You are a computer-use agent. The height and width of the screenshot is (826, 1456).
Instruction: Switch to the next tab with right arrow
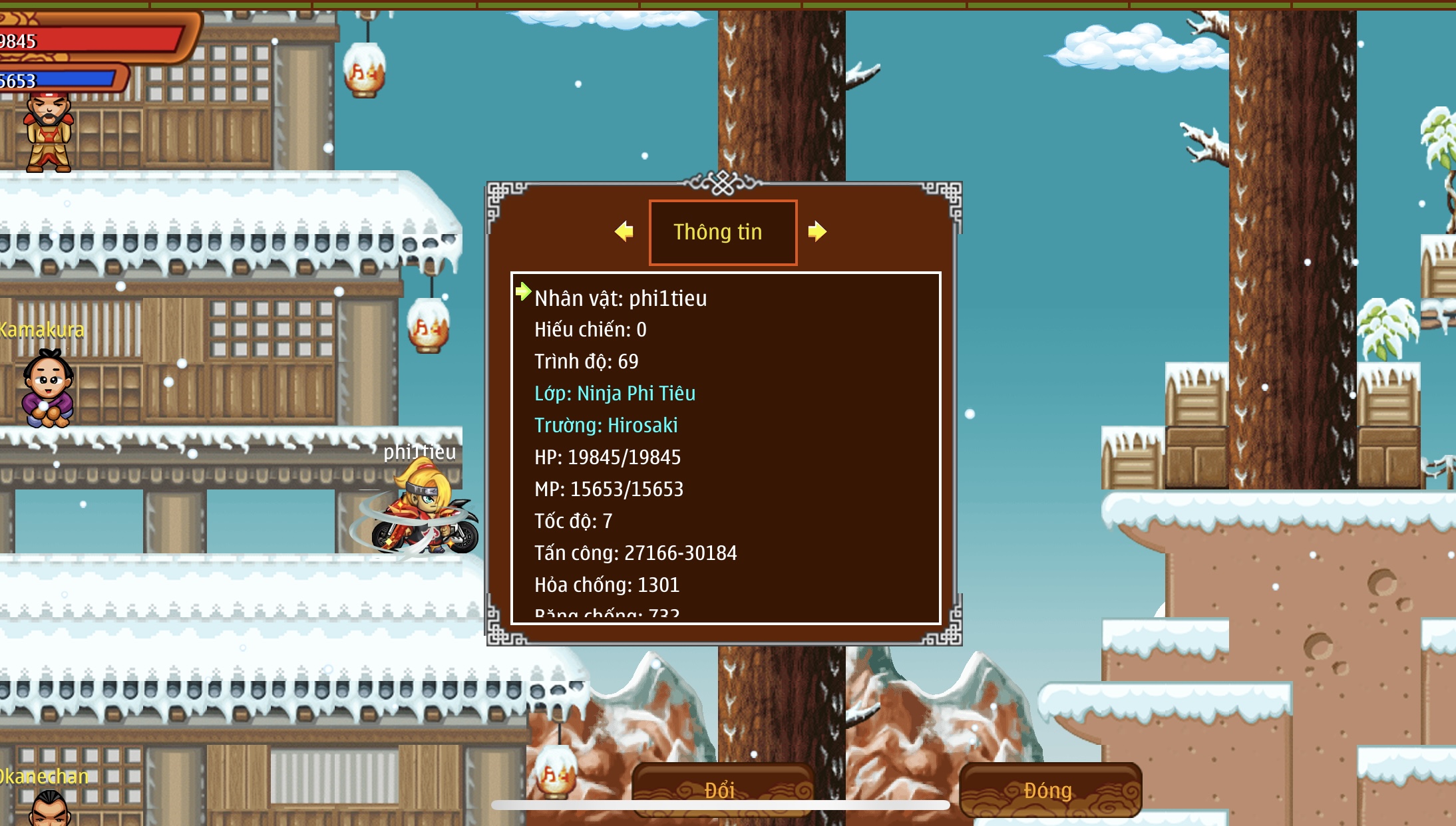point(817,231)
